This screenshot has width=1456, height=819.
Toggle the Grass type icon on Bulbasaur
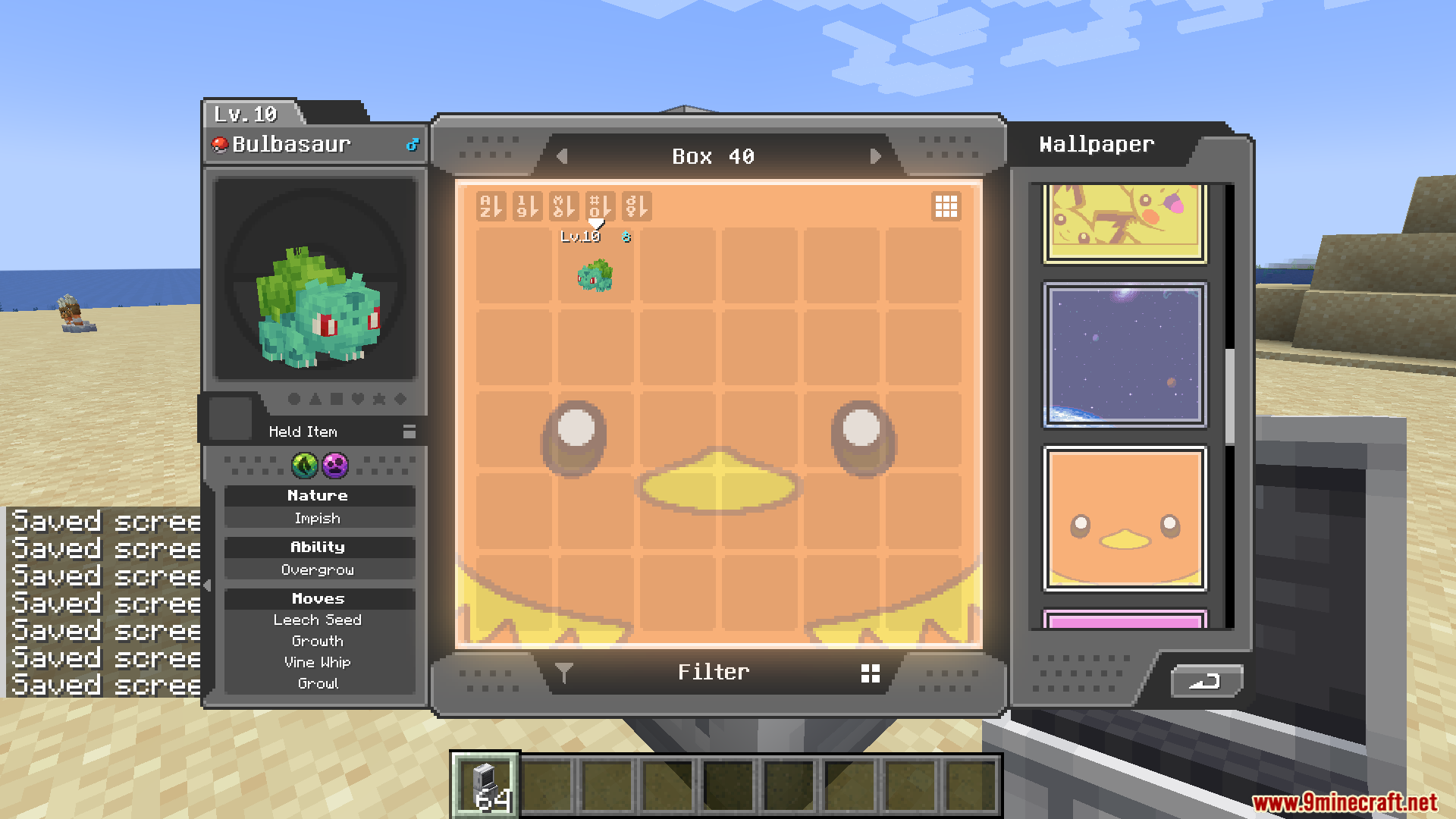[x=303, y=467]
